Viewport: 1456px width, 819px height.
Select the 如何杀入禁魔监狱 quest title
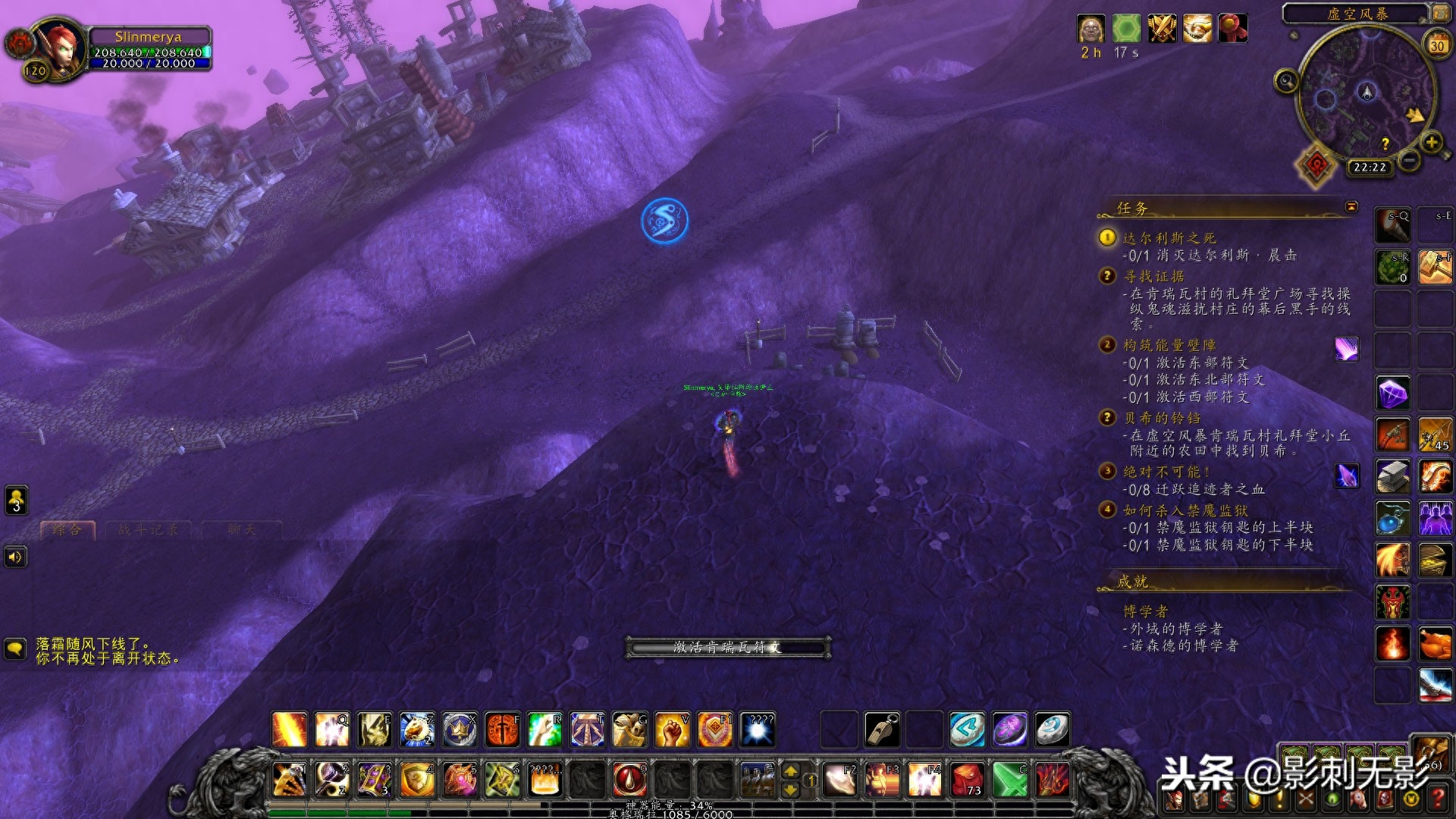click(x=1185, y=510)
